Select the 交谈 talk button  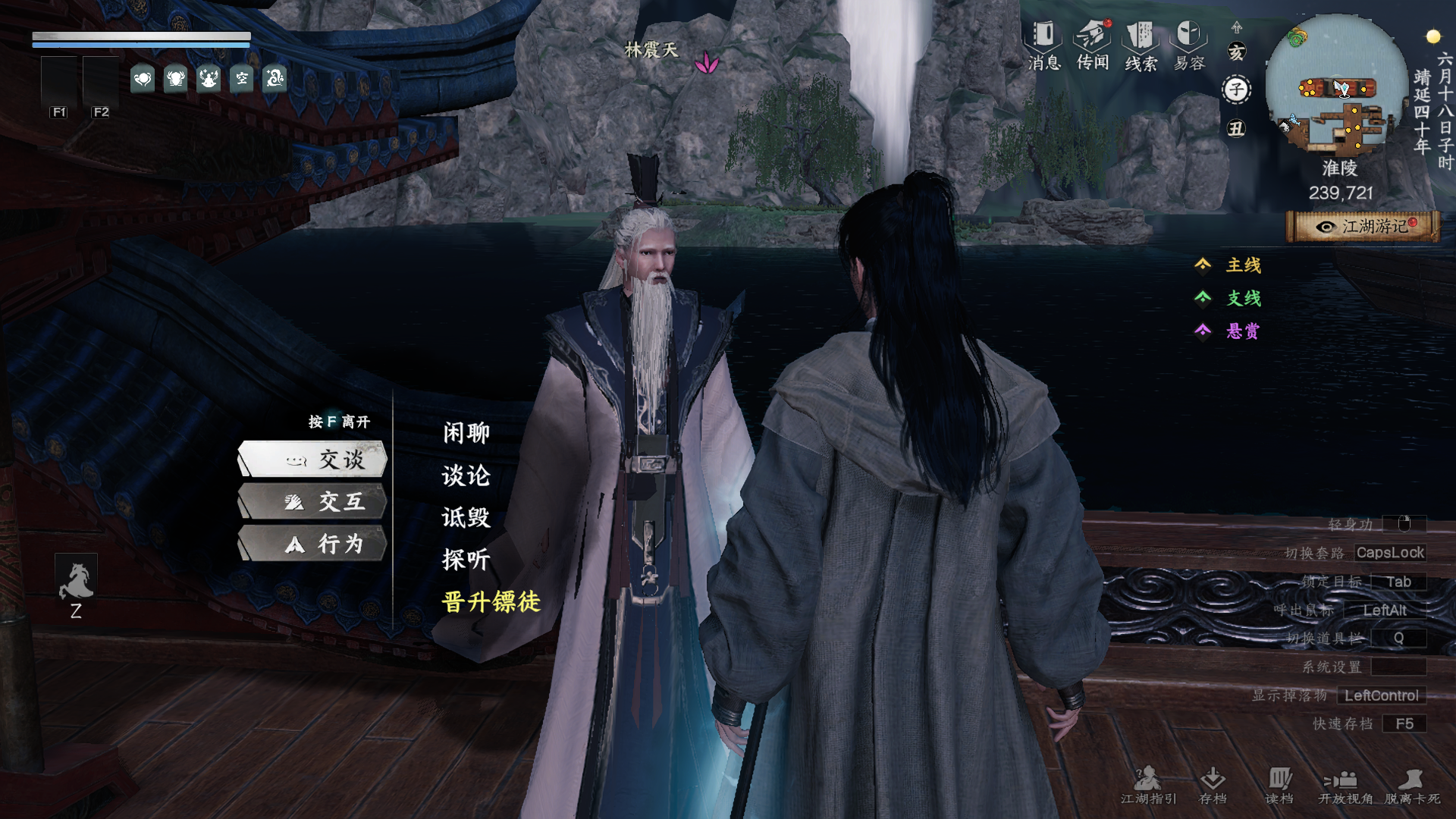pyautogui.click(x=313, y=460)
